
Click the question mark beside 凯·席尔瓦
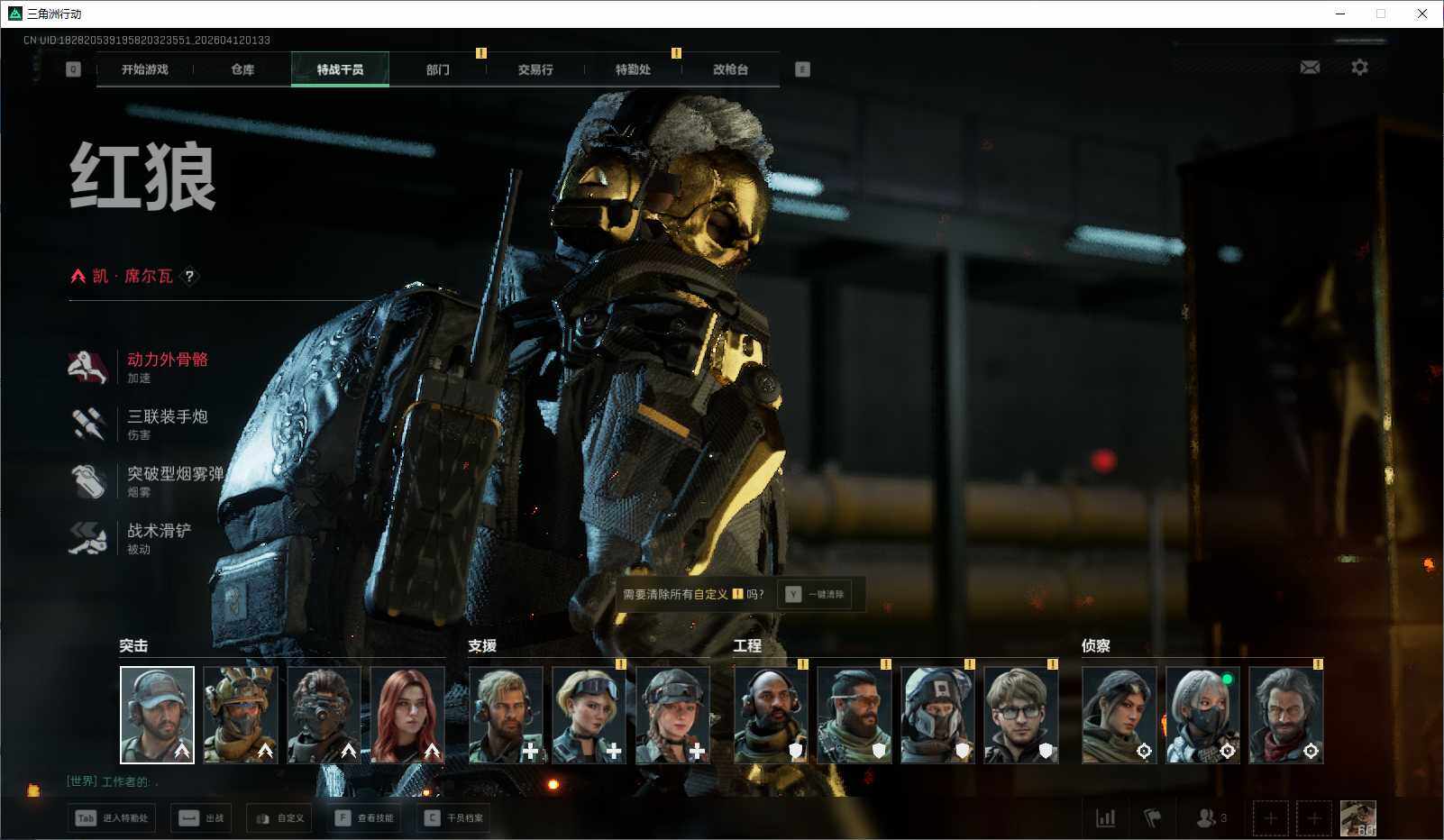pyautogui.click(x=189, y=277)
